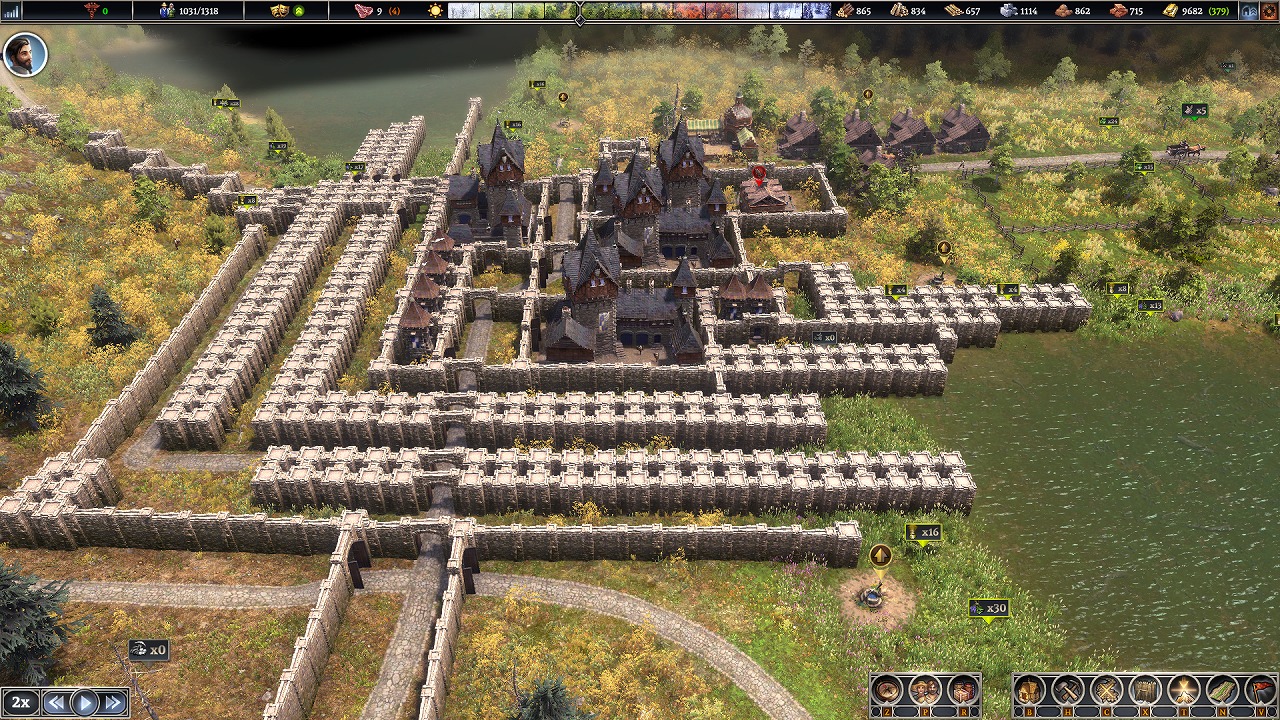Open the population and villagers panel
The height and width of the screenshot is (720, 1280).
click(x=925, y=691)
